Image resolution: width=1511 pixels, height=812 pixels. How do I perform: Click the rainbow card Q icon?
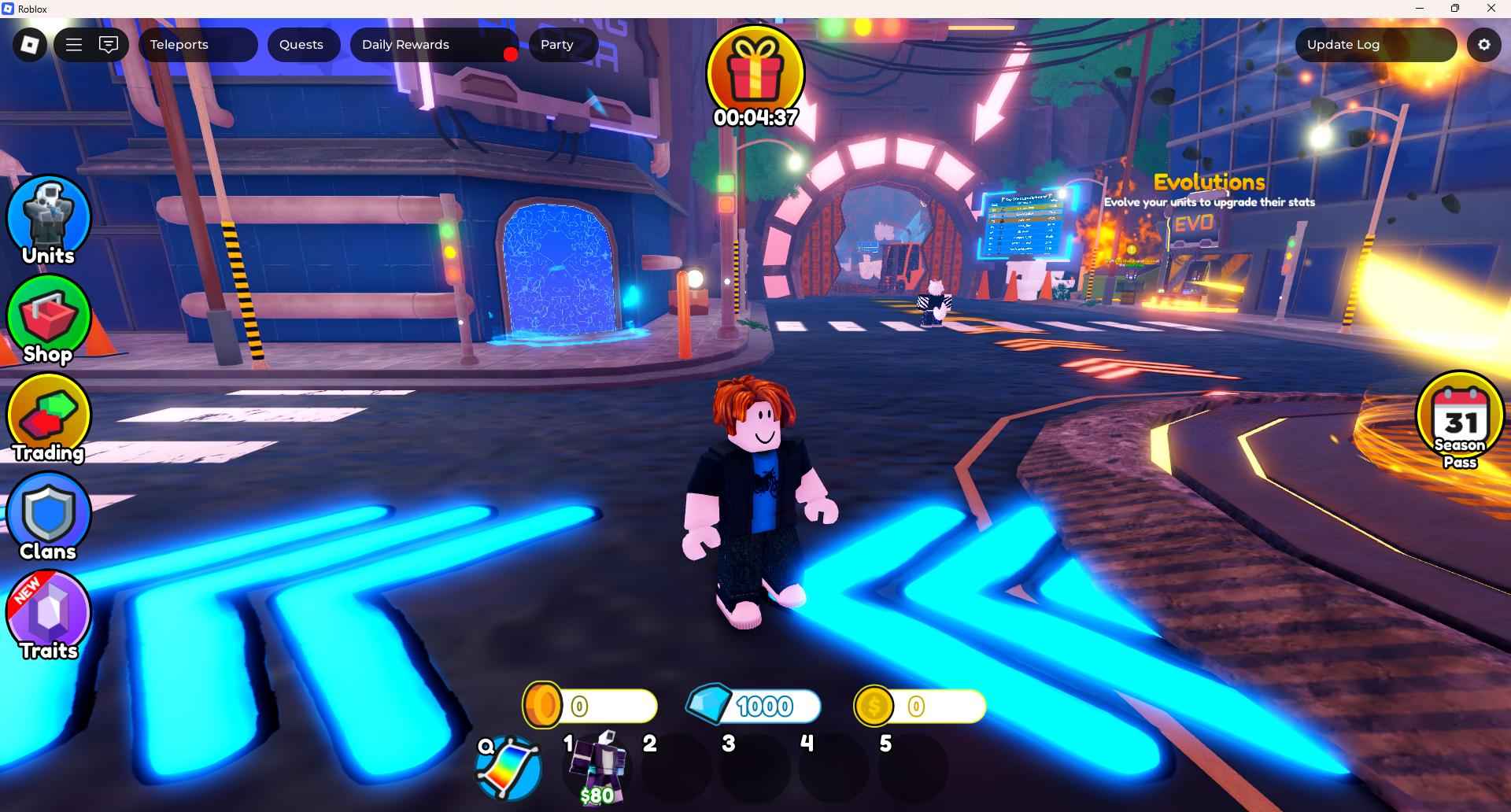(508, 768)
